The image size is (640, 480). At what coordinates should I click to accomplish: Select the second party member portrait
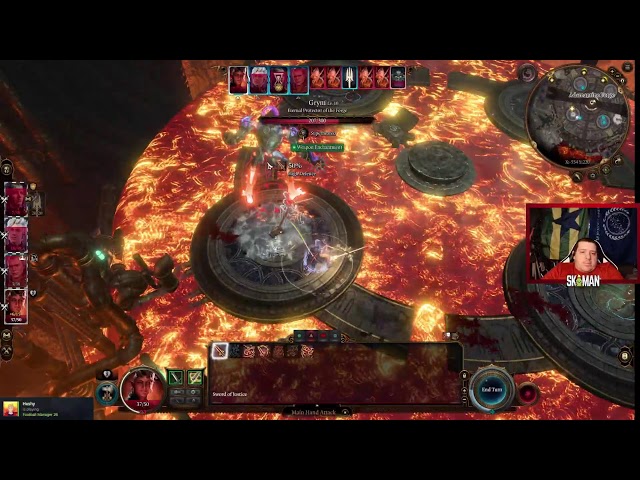(16, 234)
